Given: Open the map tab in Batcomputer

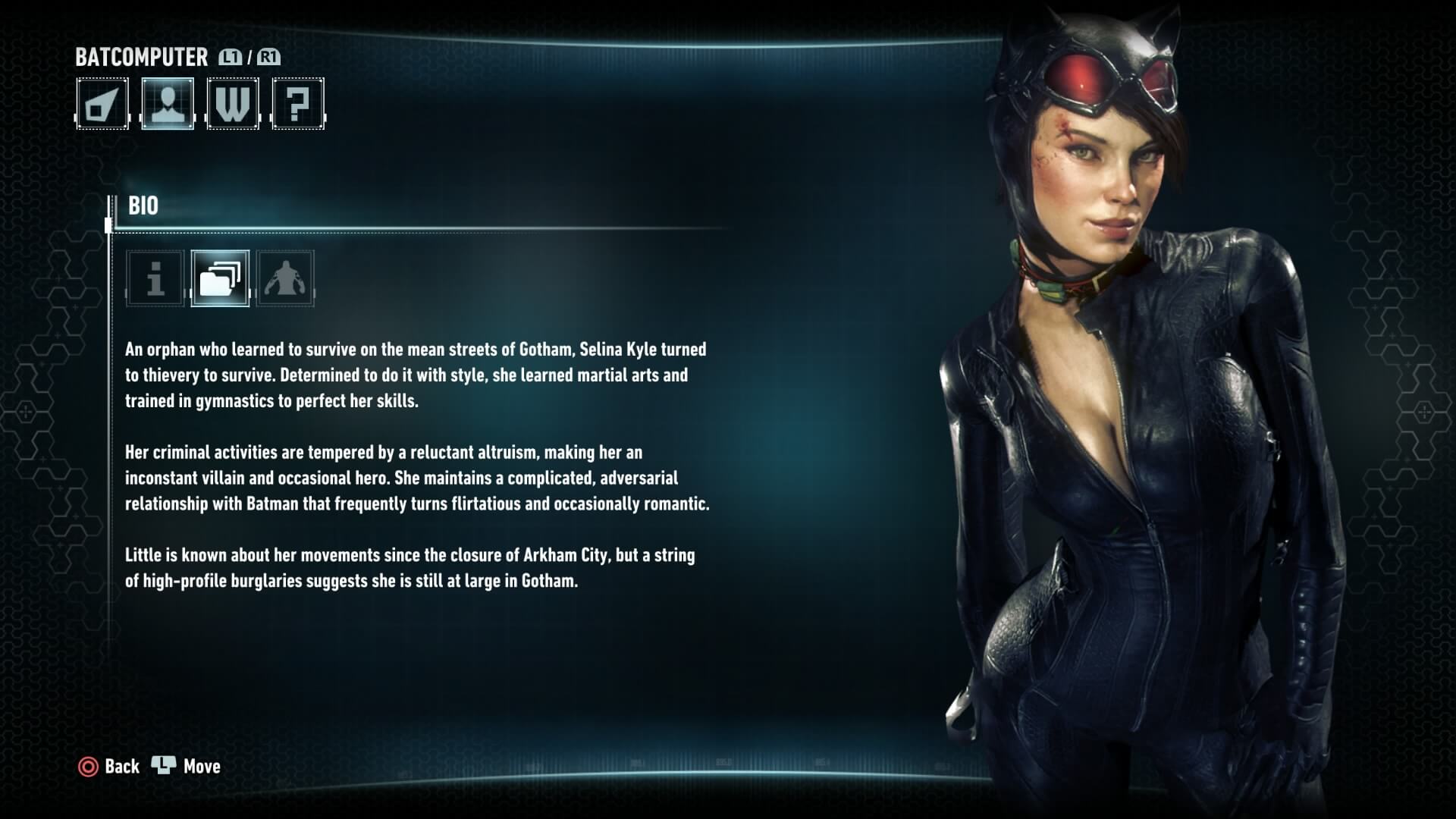Looking at the screenshot, I should pyautogui.click(x=102, y=104).
